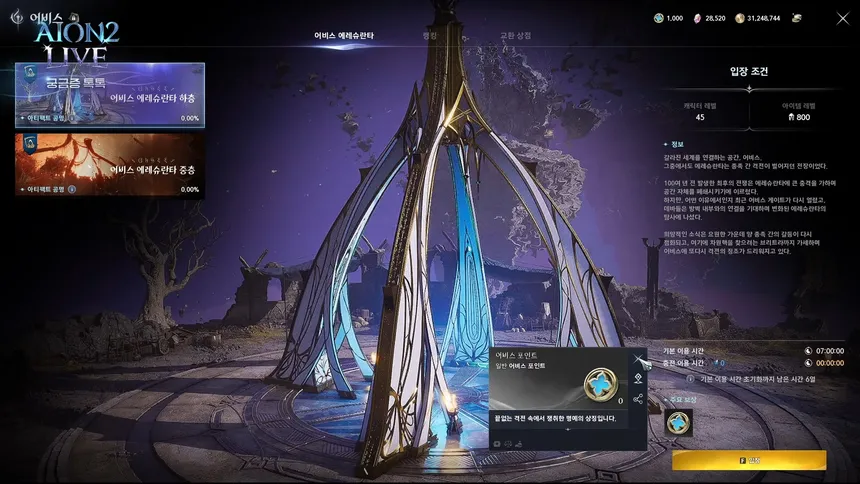Select the 어비스 에레슈란타 tab

click(x=344, y=36)
